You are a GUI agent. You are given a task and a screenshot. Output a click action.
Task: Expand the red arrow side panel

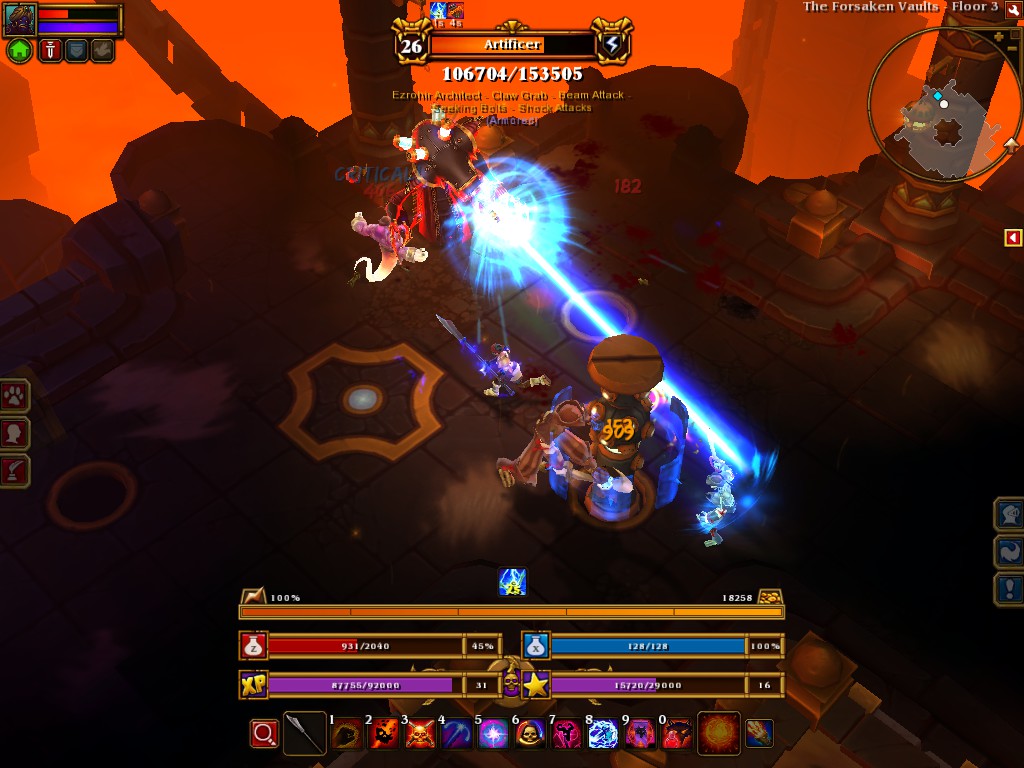(x=1013, y=237)
